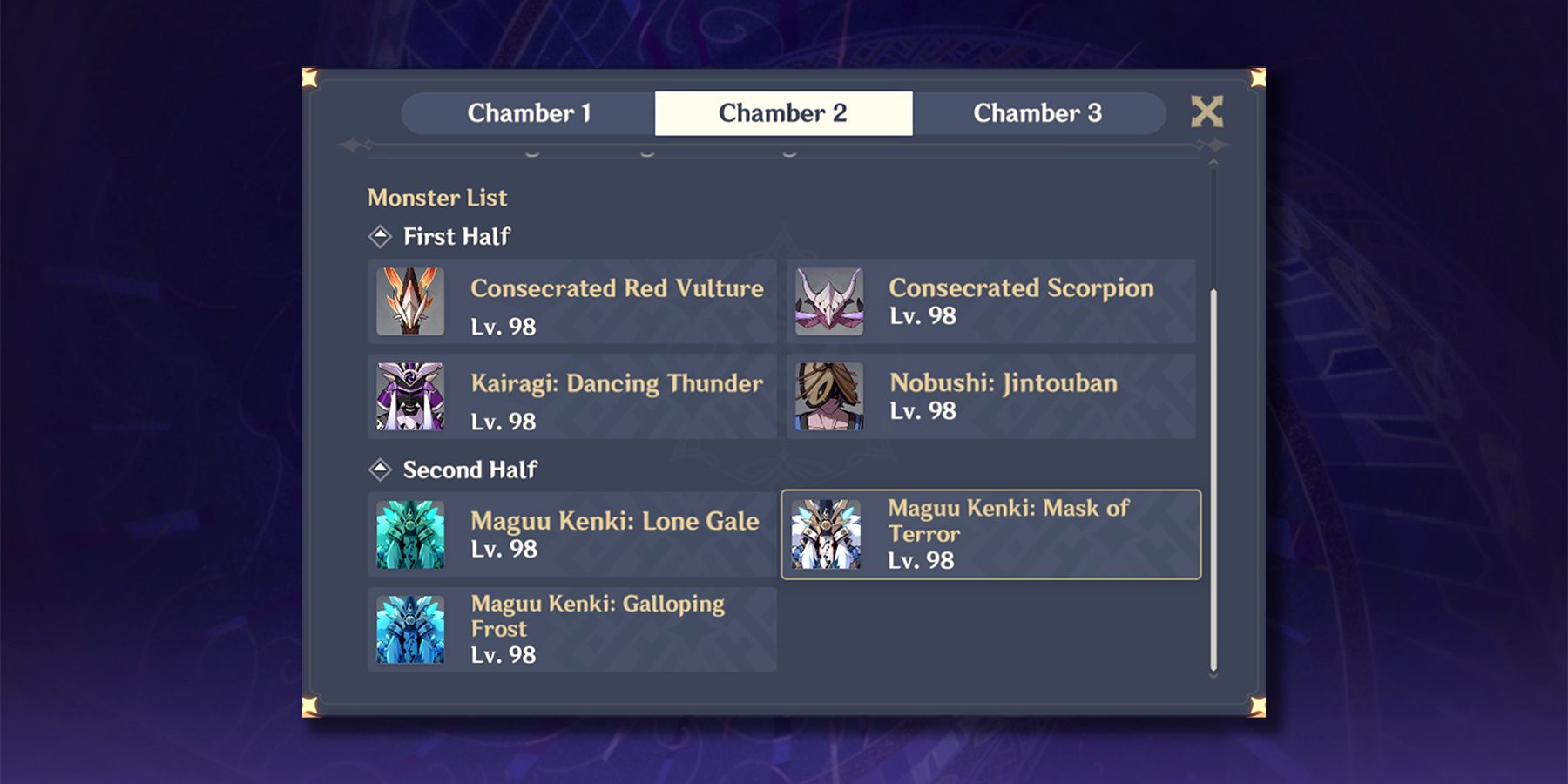Click the Maguu Kenki: Mask of Terror portrait
Image resolution: width=1568 pixels, height=784 pixels.
click(828, 533)
